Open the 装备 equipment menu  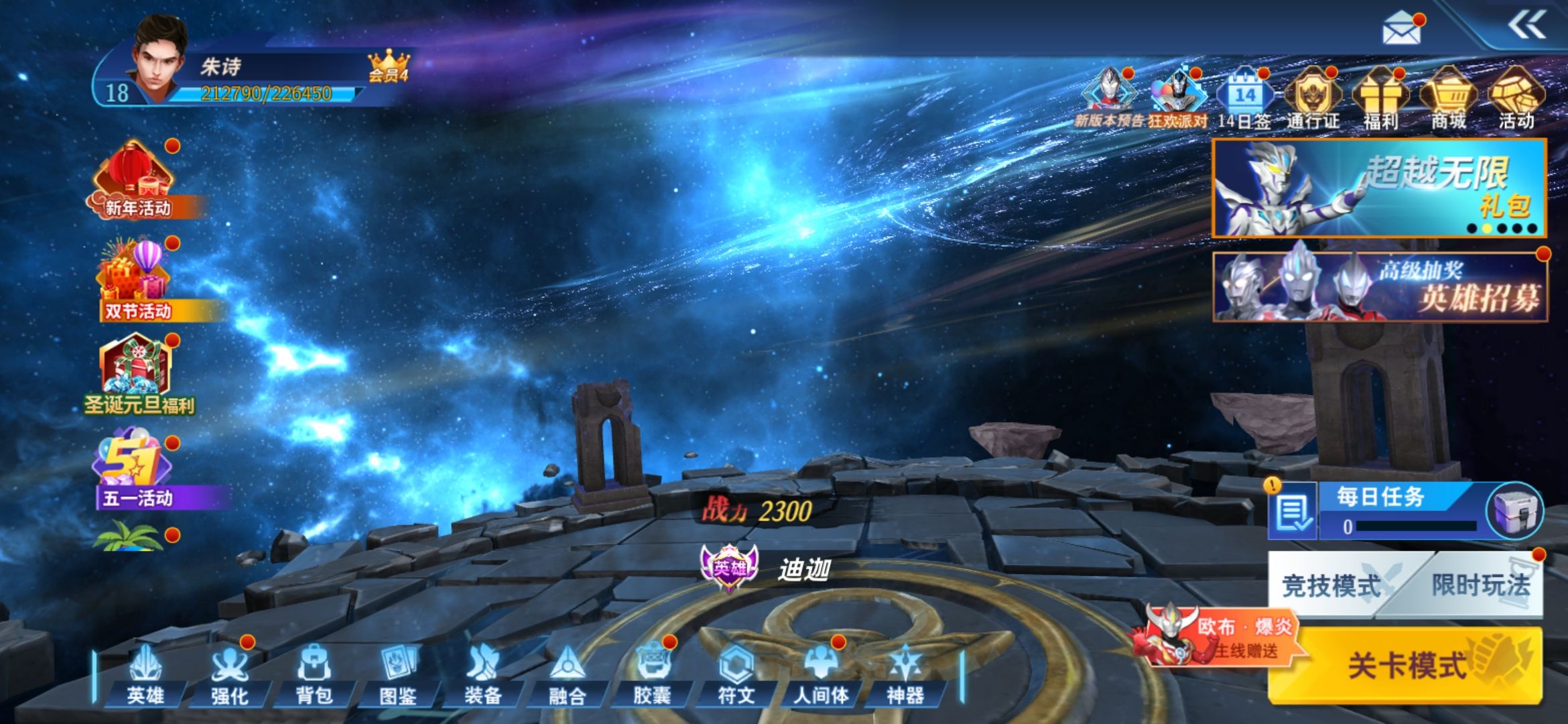483,674
